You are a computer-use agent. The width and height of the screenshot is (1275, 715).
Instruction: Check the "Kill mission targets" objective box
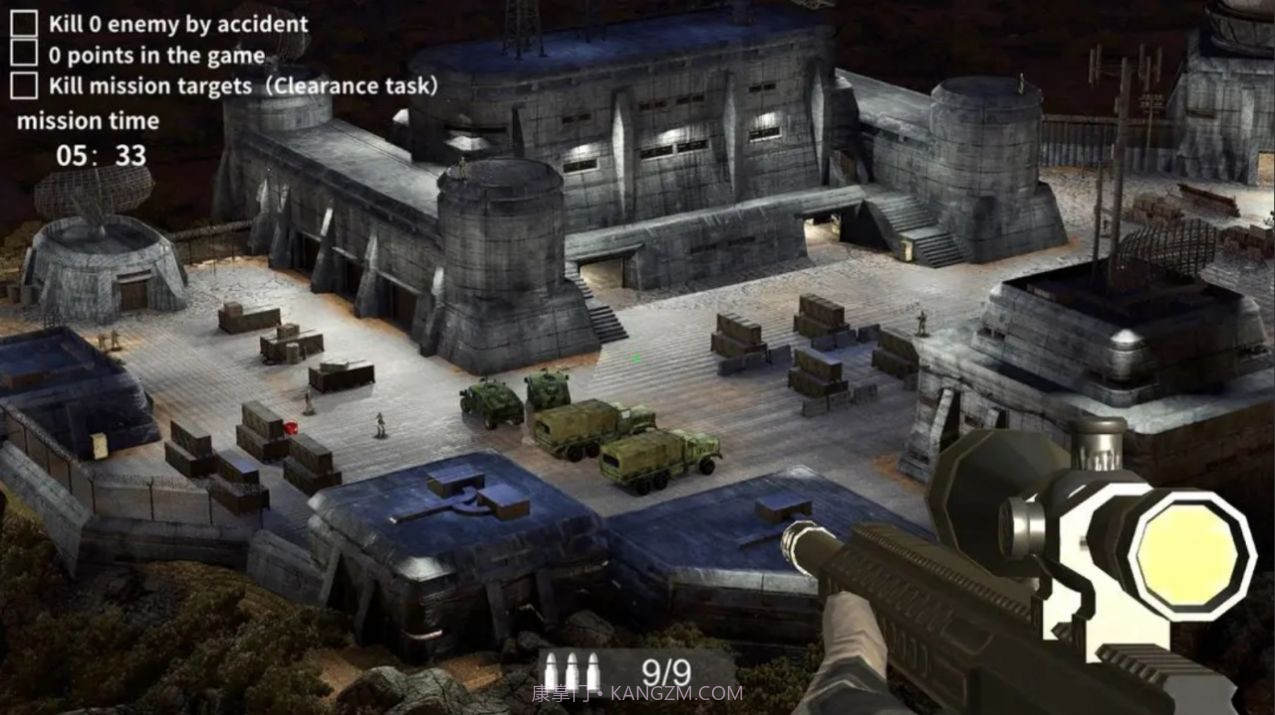pos(24,86)
